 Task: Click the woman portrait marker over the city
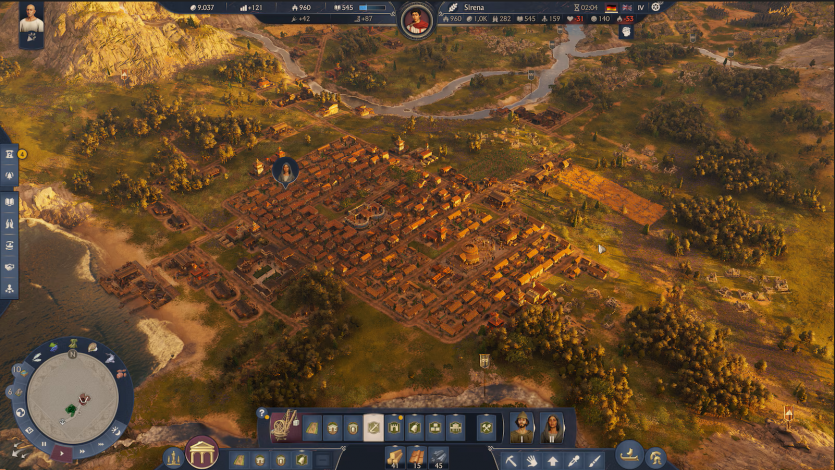click(x=286, y=171)
